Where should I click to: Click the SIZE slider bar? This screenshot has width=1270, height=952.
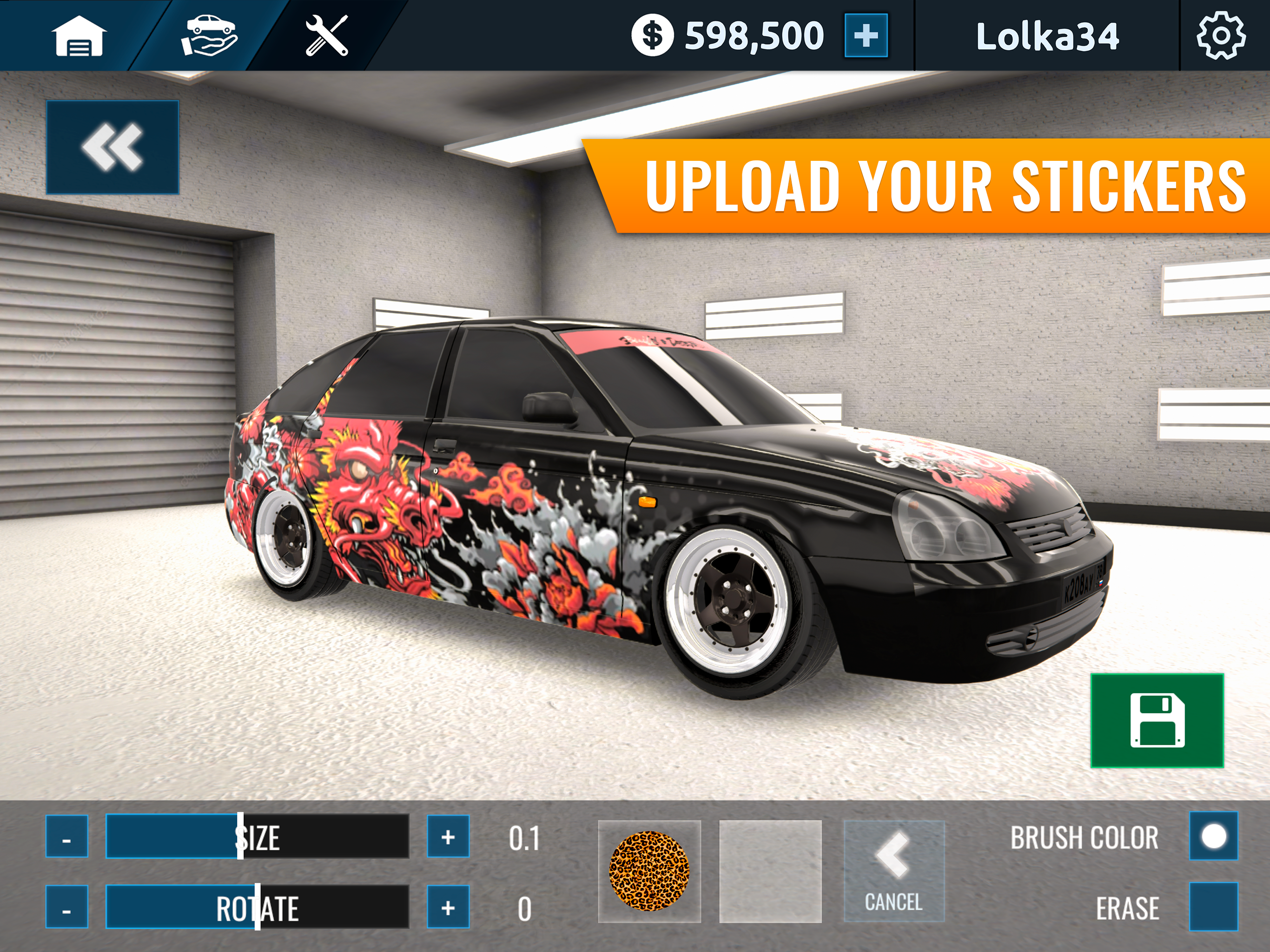point(257,837)
